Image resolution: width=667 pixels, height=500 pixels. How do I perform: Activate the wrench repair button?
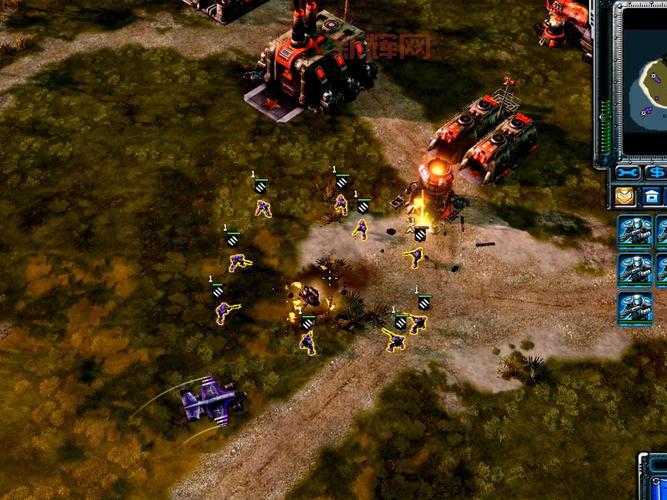coord(628,174)
